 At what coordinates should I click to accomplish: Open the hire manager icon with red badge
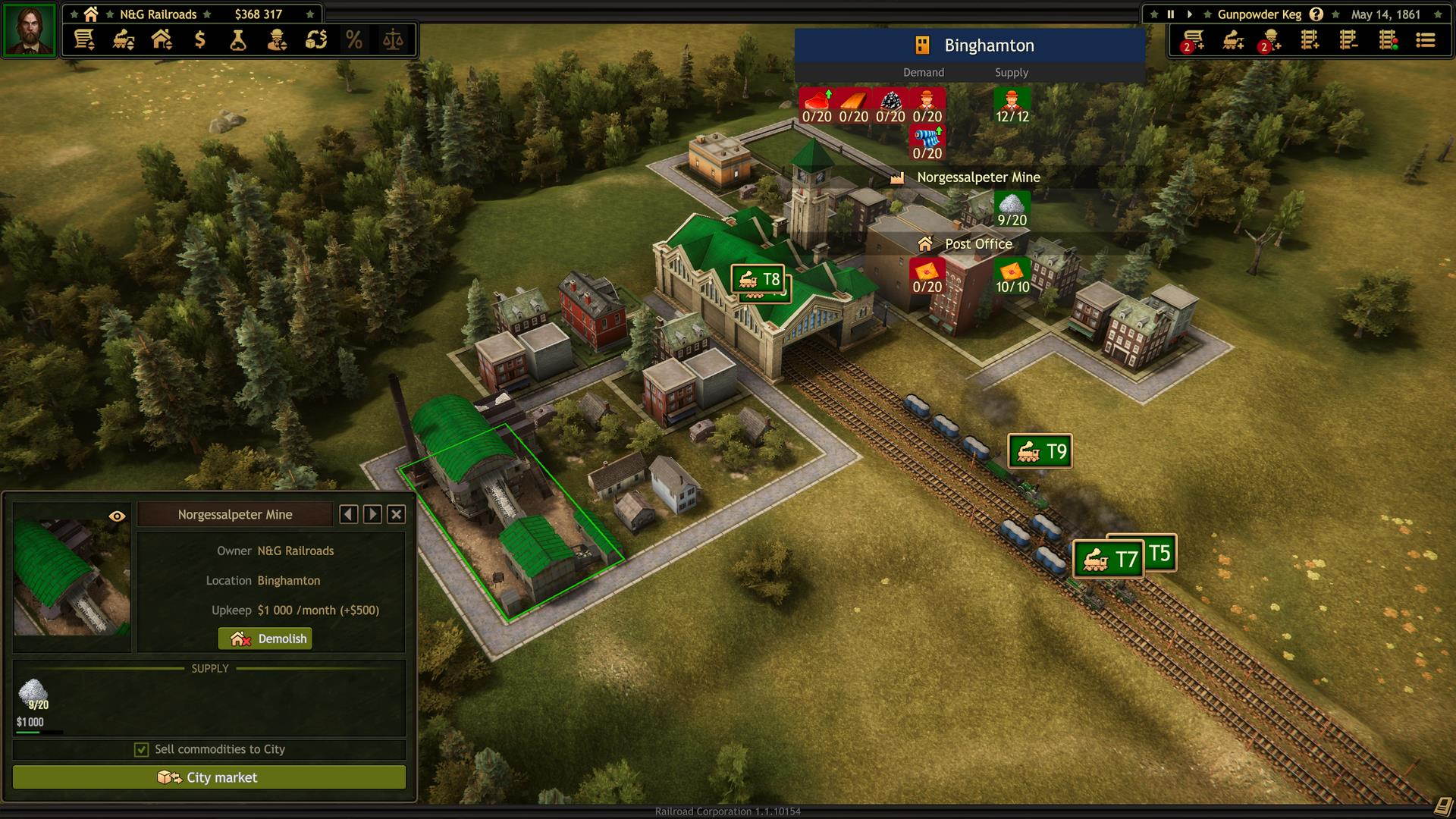[1270, 42]
